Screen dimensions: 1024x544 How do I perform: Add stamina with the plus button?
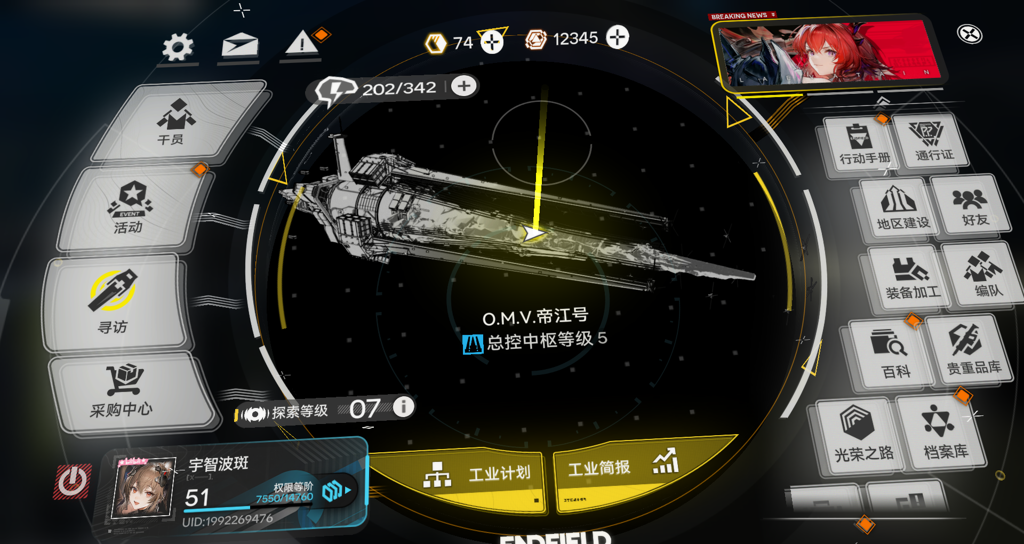click(x=463, y=86)
